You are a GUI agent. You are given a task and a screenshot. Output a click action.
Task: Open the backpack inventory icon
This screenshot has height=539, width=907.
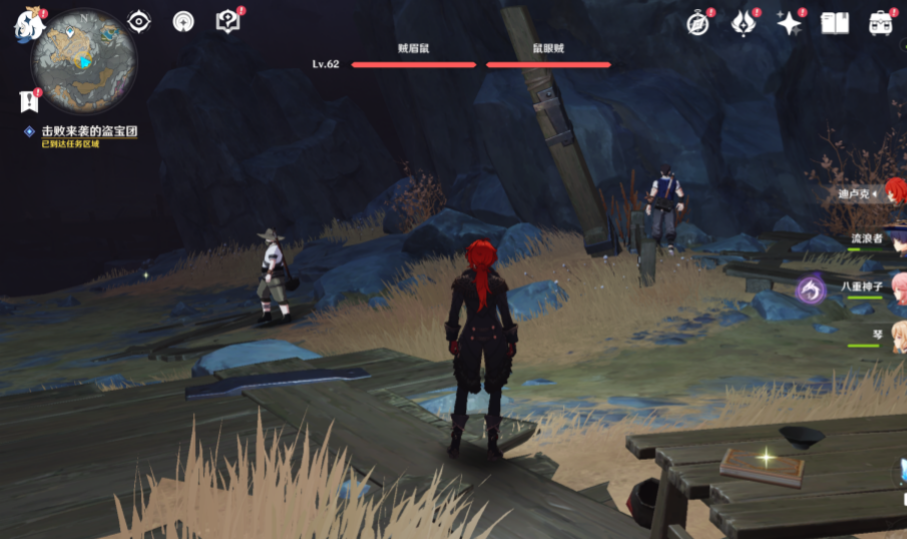880,24
